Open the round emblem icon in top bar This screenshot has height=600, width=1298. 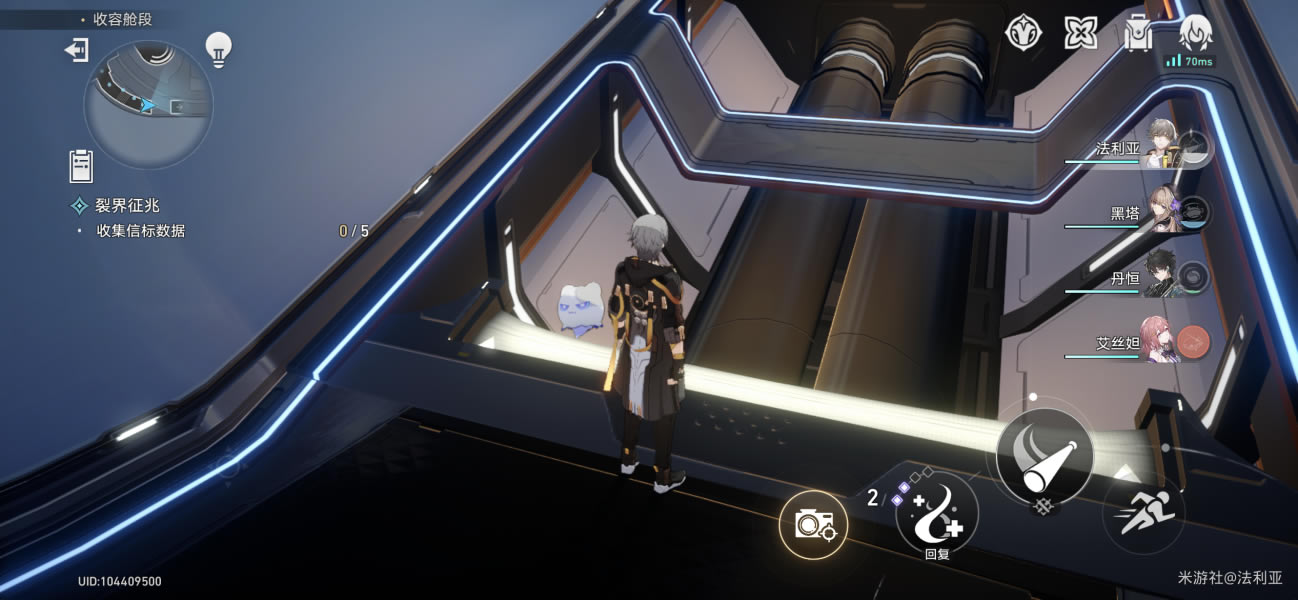(1023, 33)
